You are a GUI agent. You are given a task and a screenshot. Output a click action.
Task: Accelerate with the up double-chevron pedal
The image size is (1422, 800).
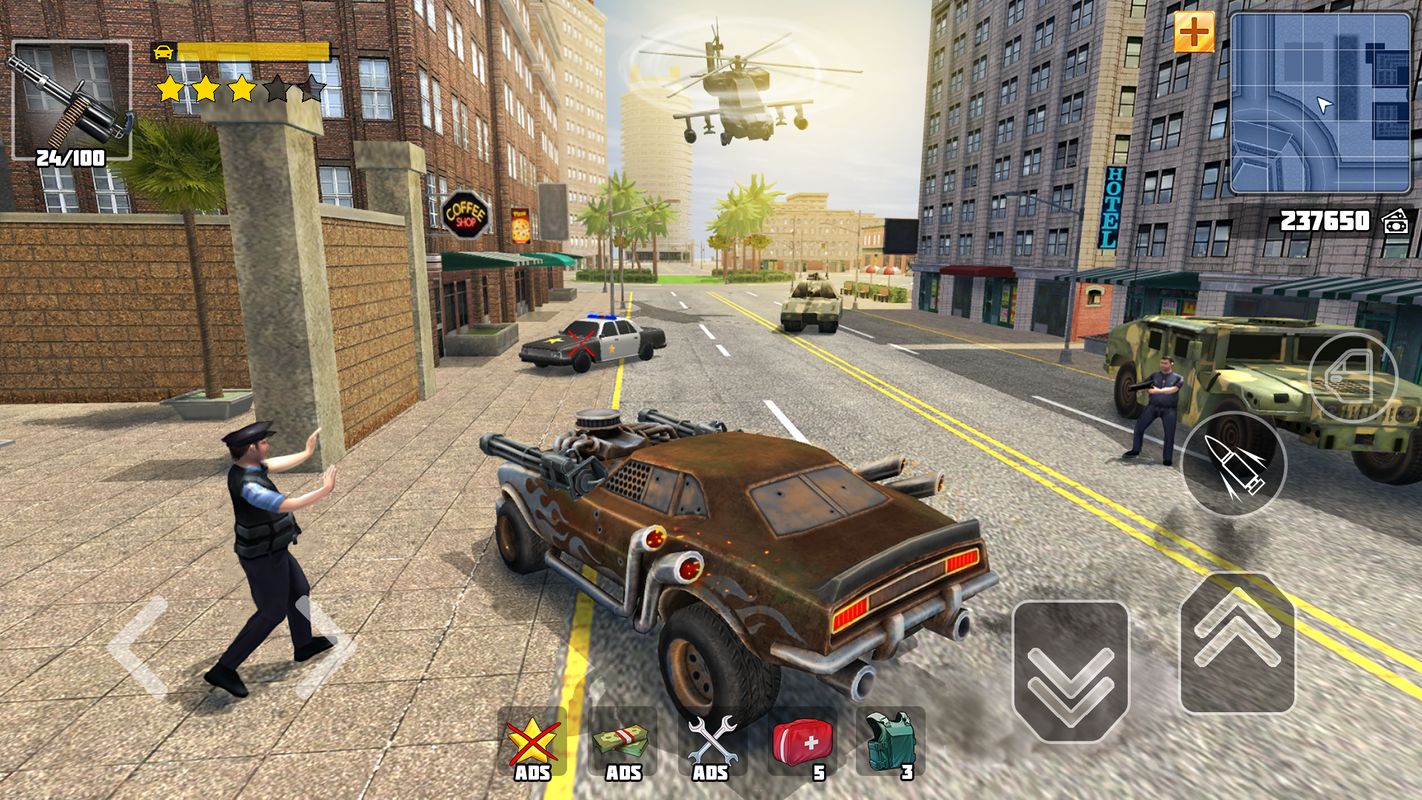point(1237,642)
